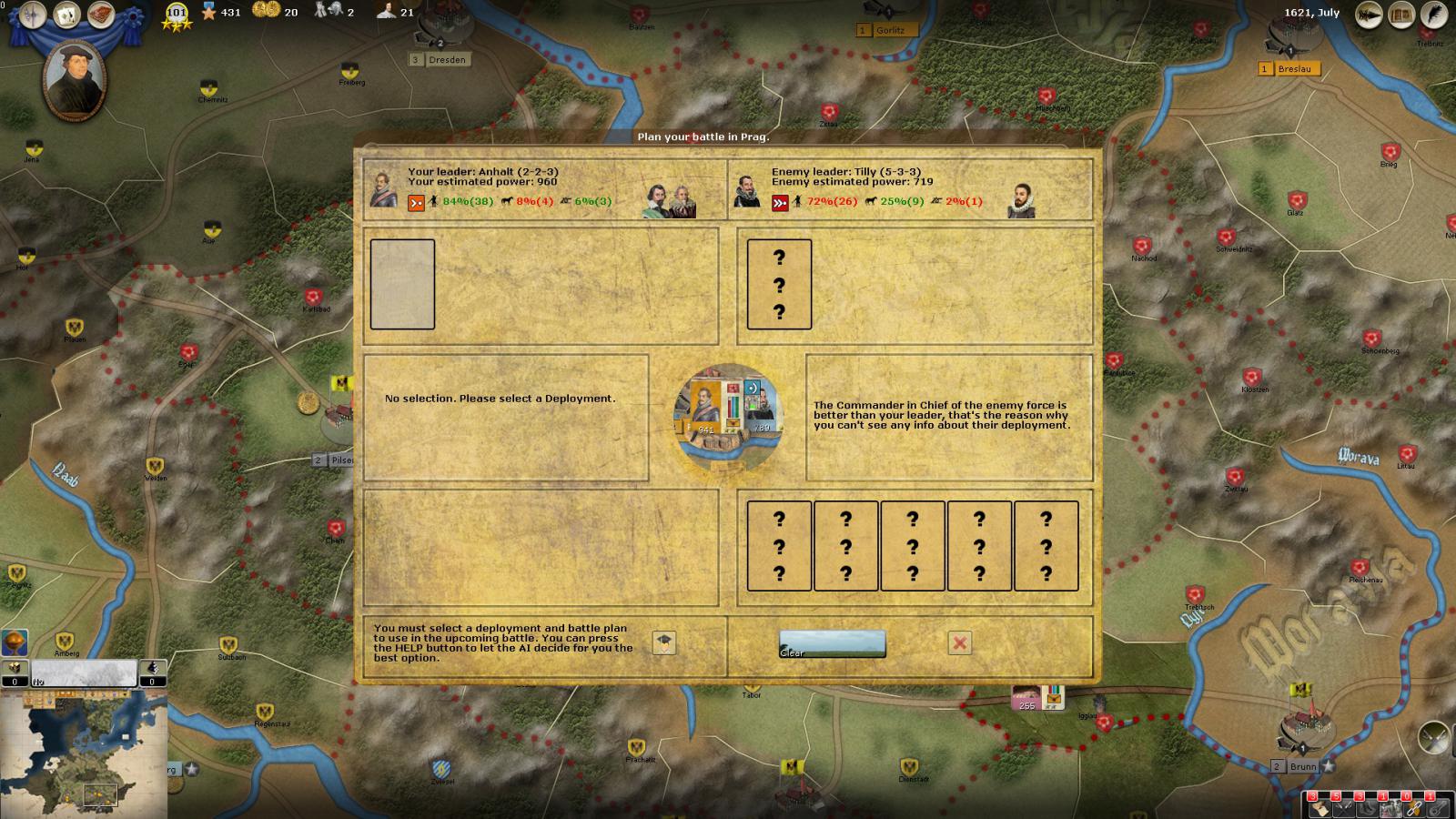Click the Clear button in the battle planner
The width and height of the screenshot is (1456, 819).
[x=832, y=643]
